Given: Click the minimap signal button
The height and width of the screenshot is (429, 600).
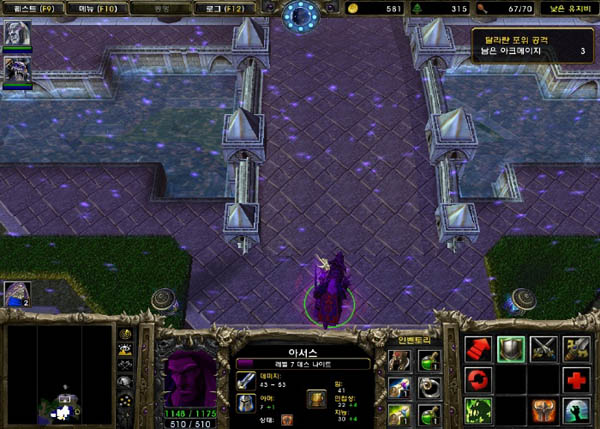Looking at the screenshot, I should click(126, 336).
